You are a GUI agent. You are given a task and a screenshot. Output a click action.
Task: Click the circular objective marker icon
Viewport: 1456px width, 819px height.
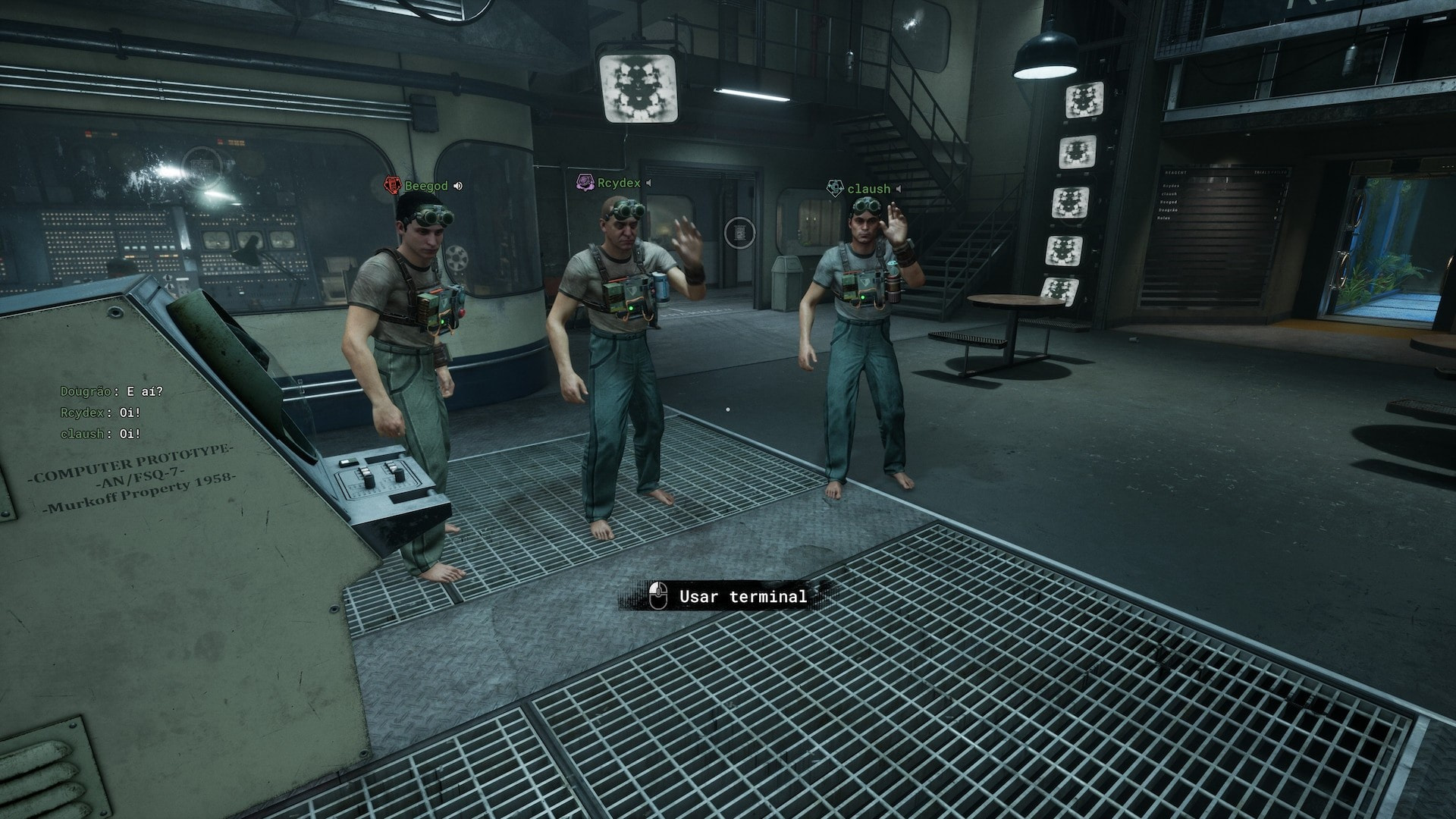(x=739, y=232)
